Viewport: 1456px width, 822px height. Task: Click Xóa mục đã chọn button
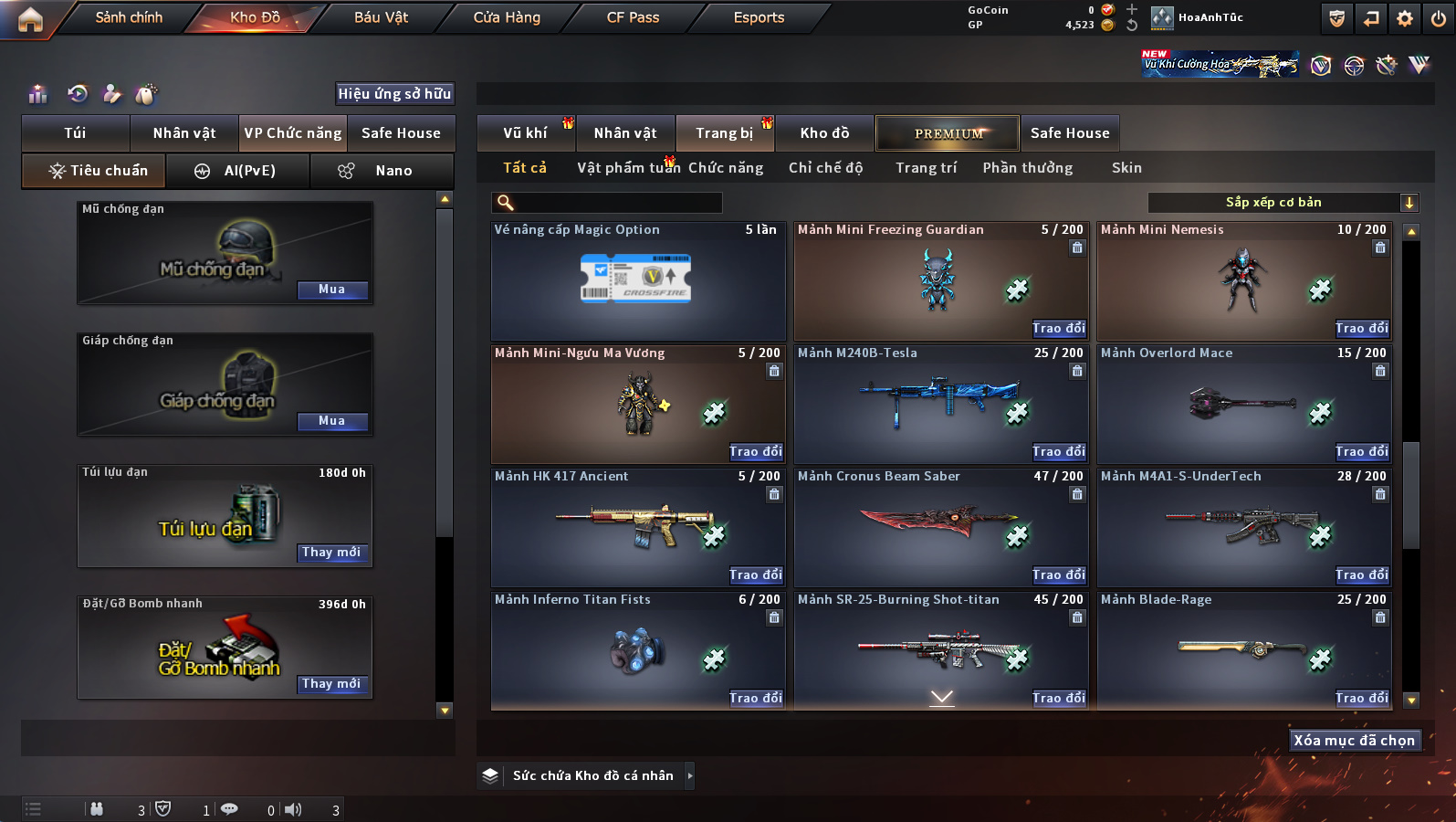(x=1354, y=741)
